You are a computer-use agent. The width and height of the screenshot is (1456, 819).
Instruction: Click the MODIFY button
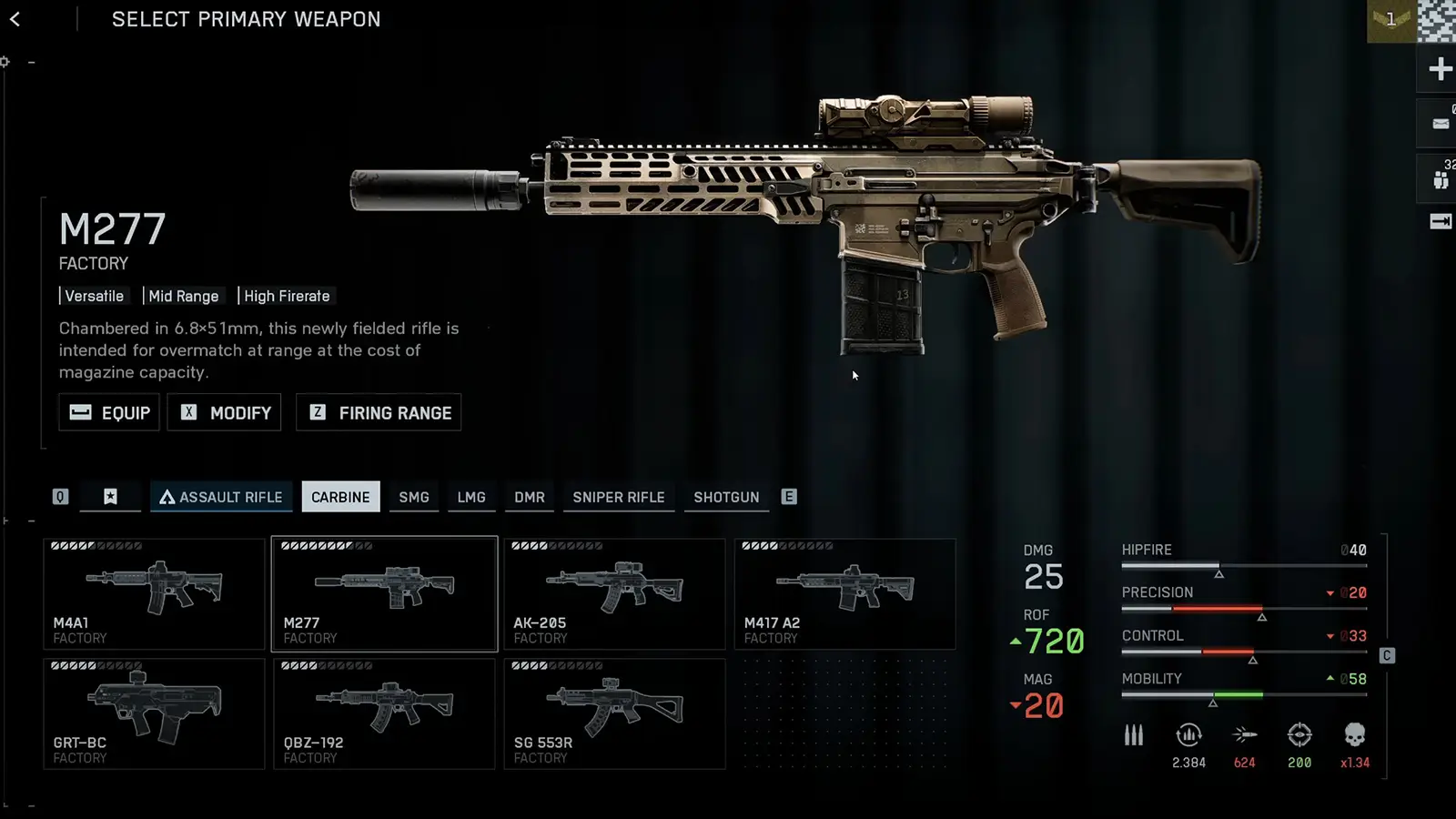[x=224, y=412]
